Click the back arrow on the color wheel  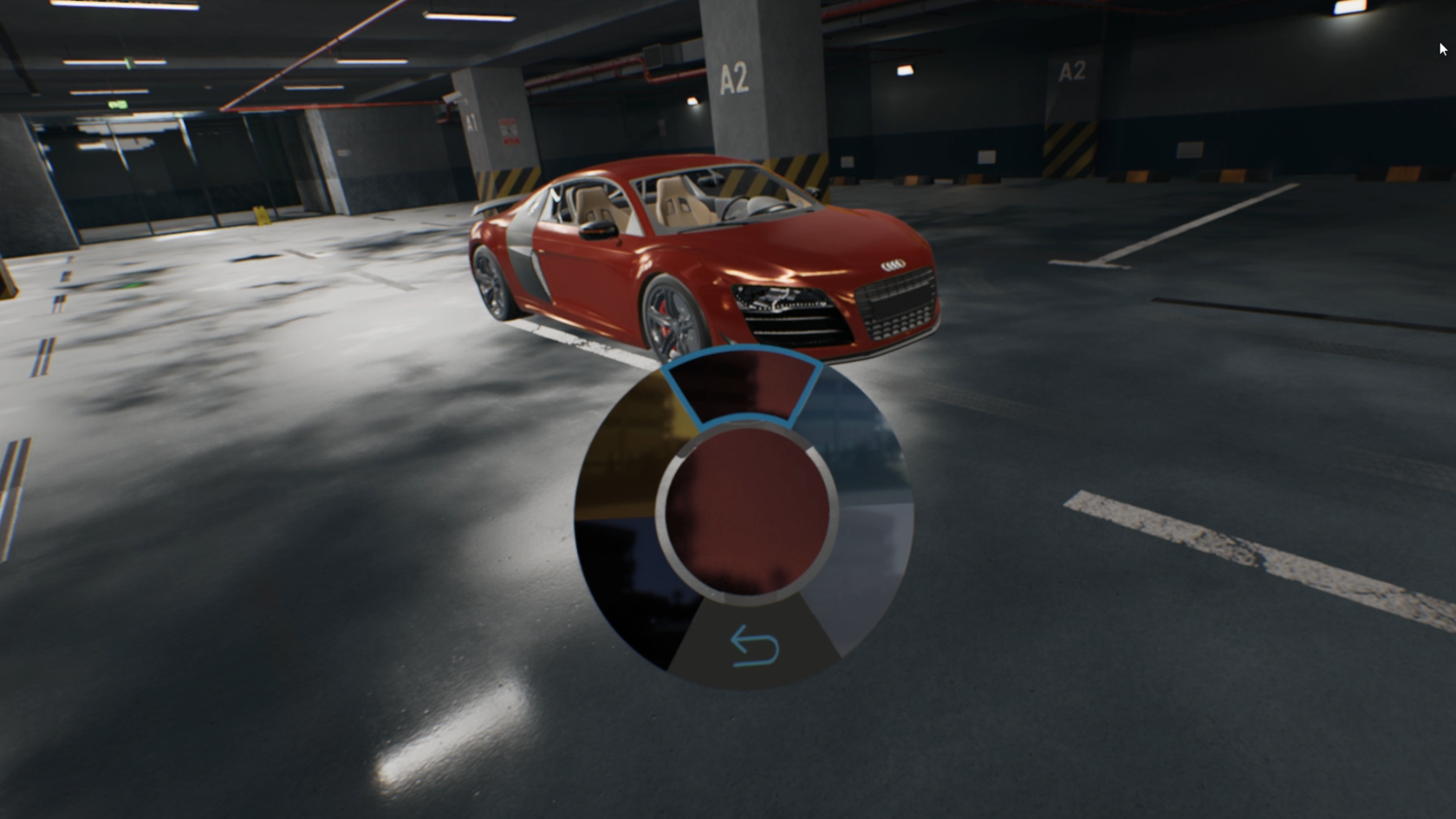pos(753,645)
